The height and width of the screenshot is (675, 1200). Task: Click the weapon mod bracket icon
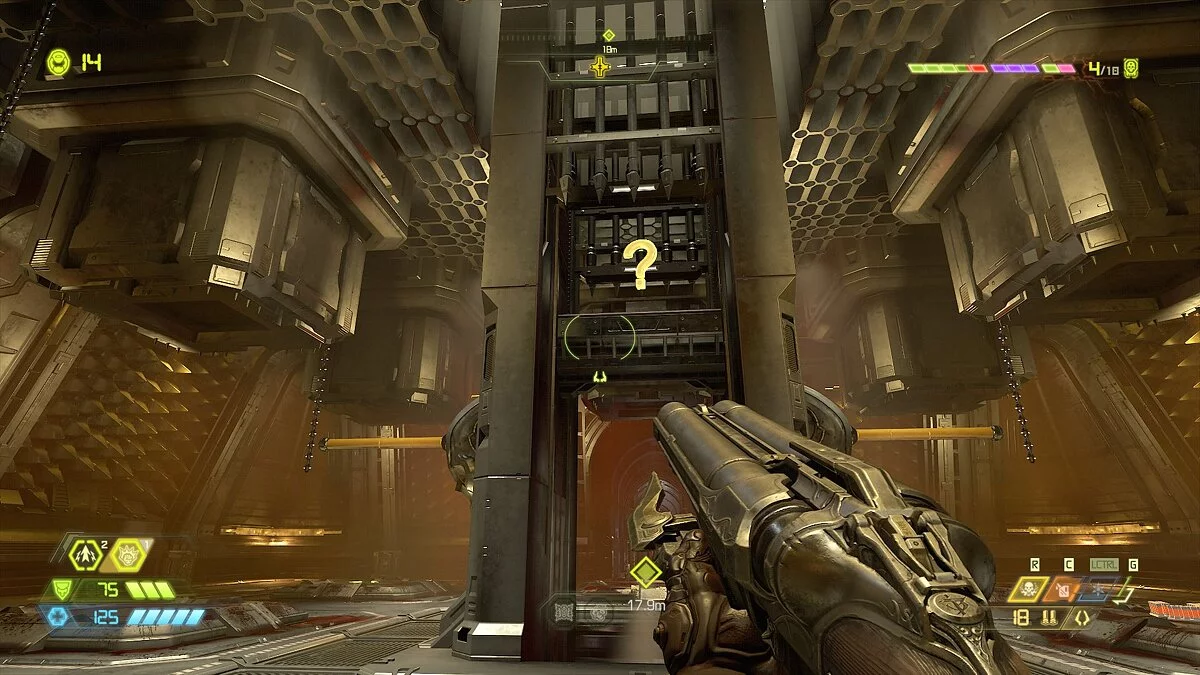[x=1080, y=619]
